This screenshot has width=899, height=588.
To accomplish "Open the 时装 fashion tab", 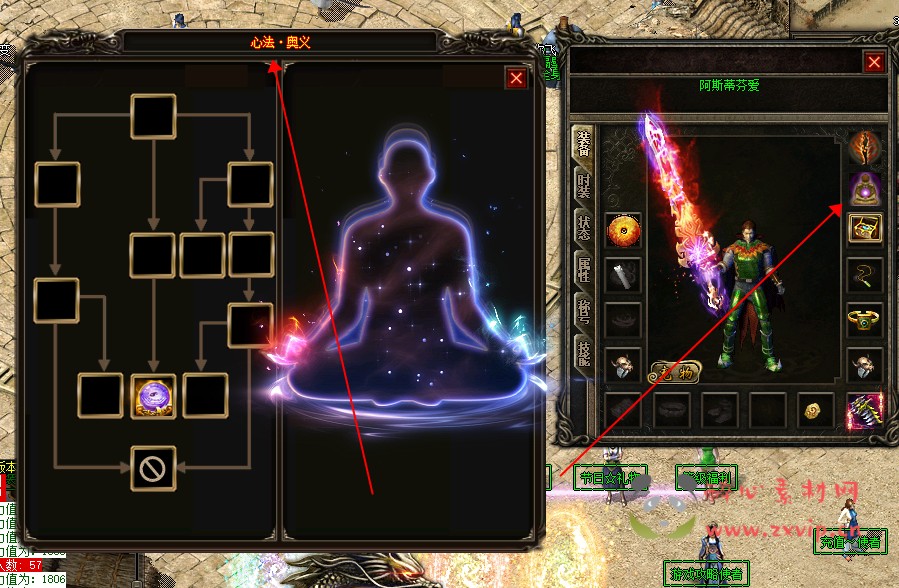I will point(583,187).
